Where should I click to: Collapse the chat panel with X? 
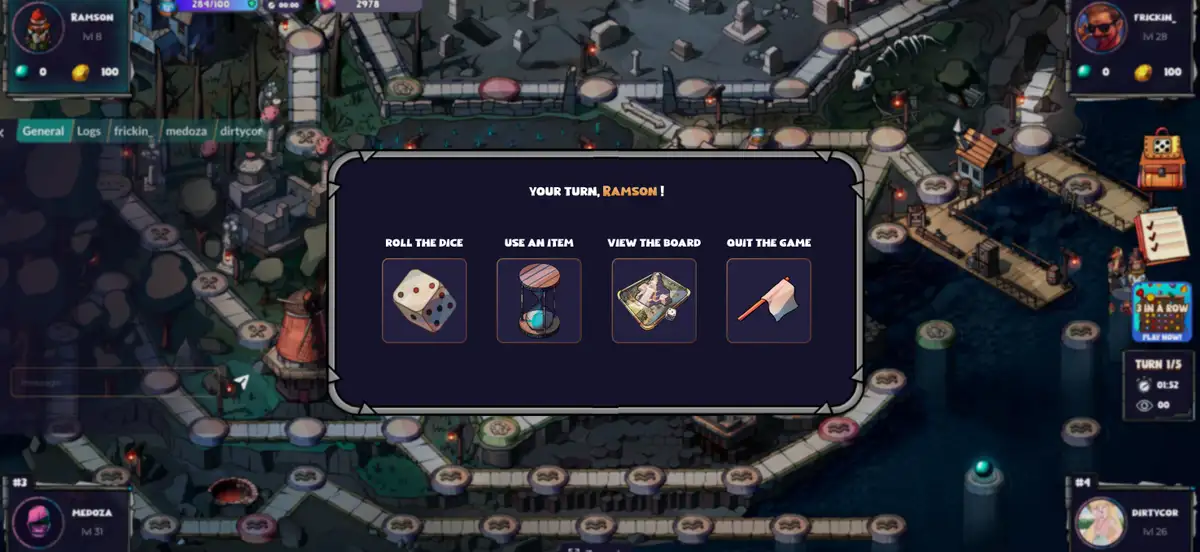(3, 131)
